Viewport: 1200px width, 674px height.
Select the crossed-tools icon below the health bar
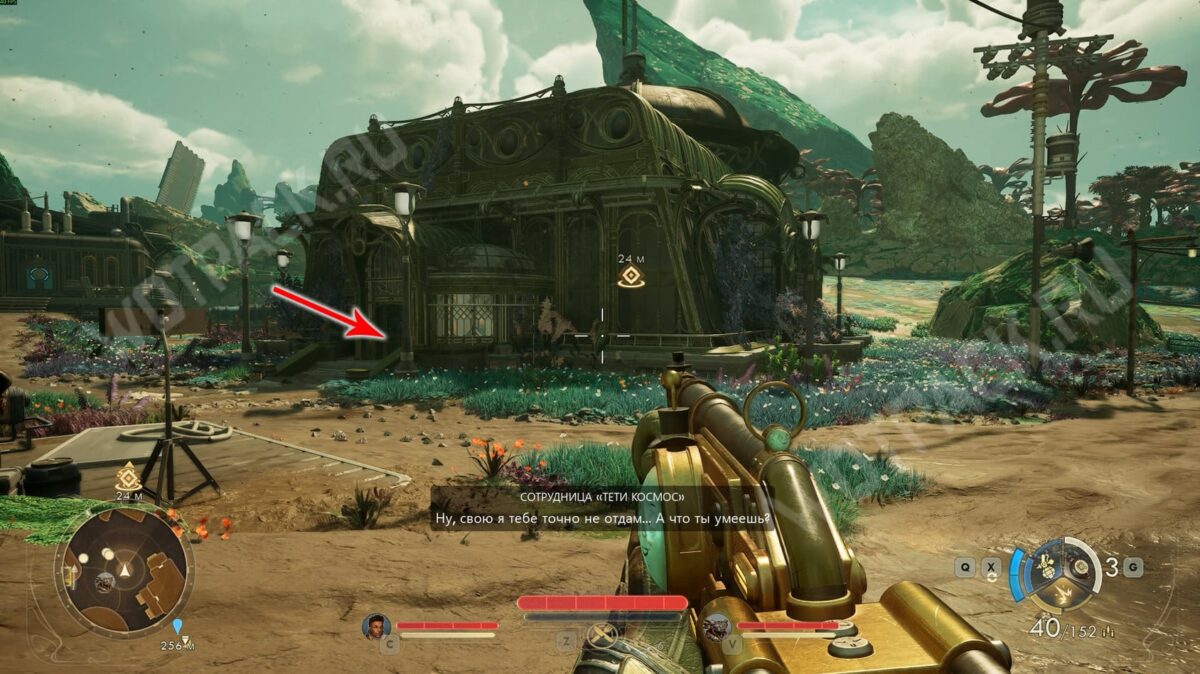tap(600, 634)
